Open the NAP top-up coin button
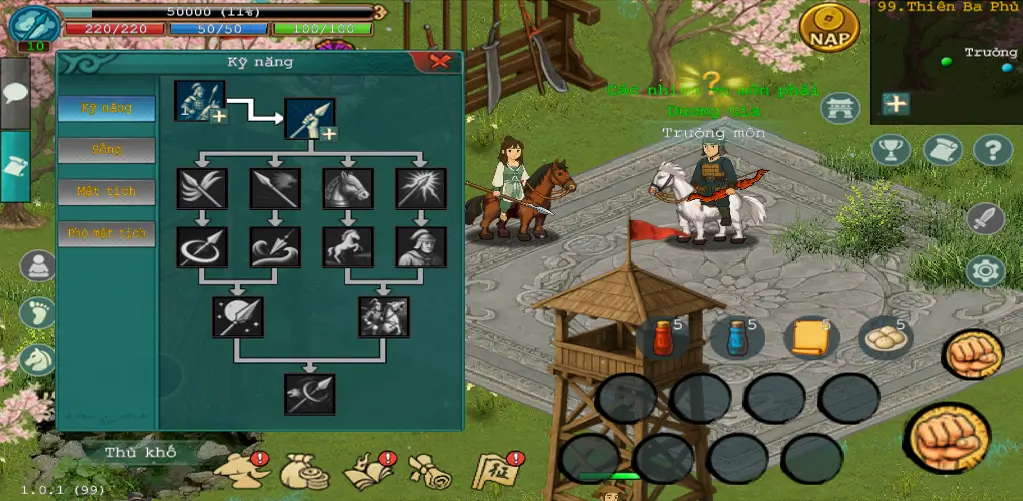This screenshot has width=1023, height=501. coord(829,28)
